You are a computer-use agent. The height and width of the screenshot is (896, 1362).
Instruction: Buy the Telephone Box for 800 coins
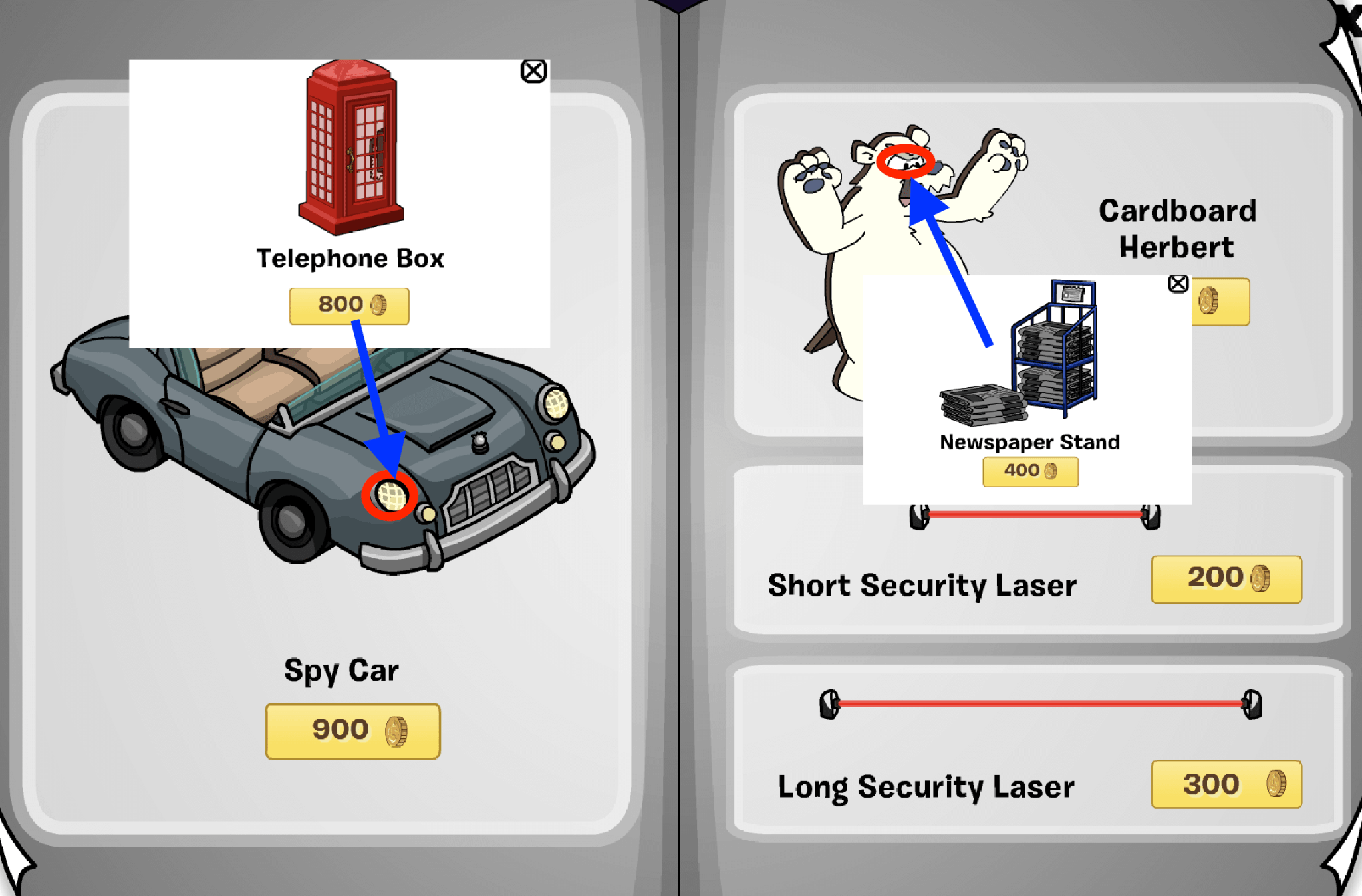(349, 304)
